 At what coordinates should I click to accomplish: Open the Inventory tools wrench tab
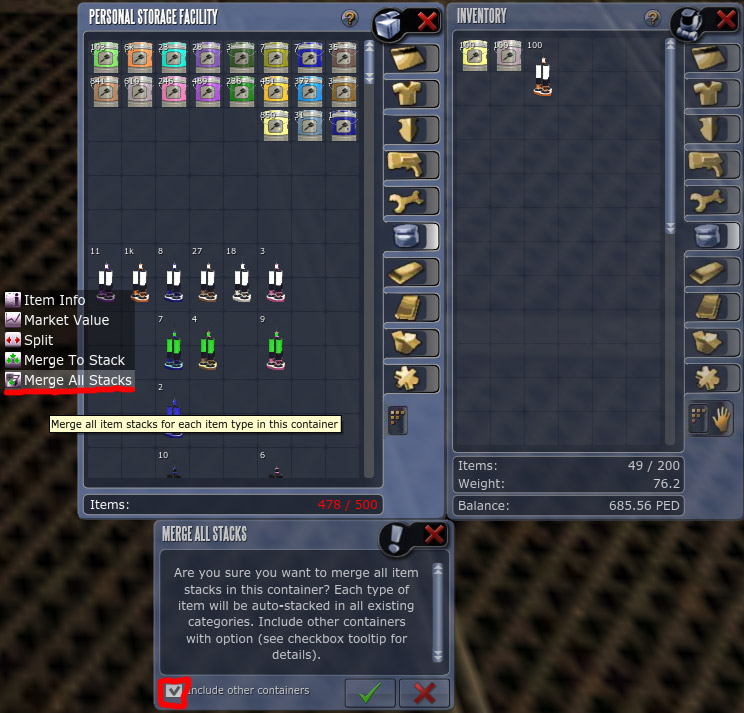click(x=711, y=200)
